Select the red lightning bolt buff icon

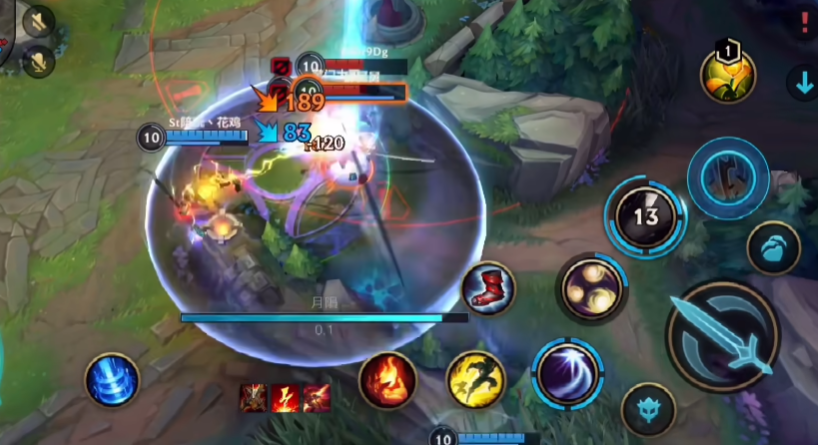285,398
